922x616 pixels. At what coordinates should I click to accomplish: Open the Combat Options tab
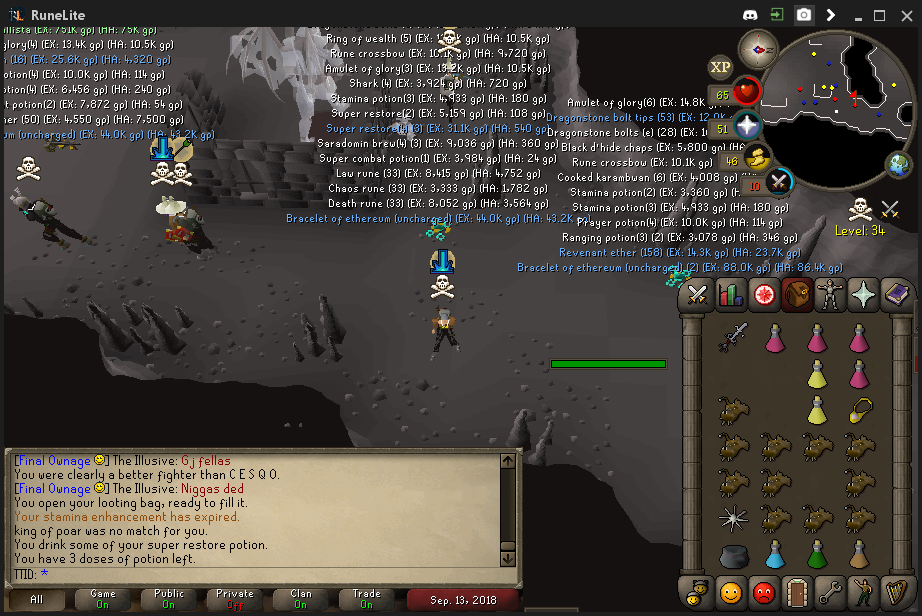point(697,295)
